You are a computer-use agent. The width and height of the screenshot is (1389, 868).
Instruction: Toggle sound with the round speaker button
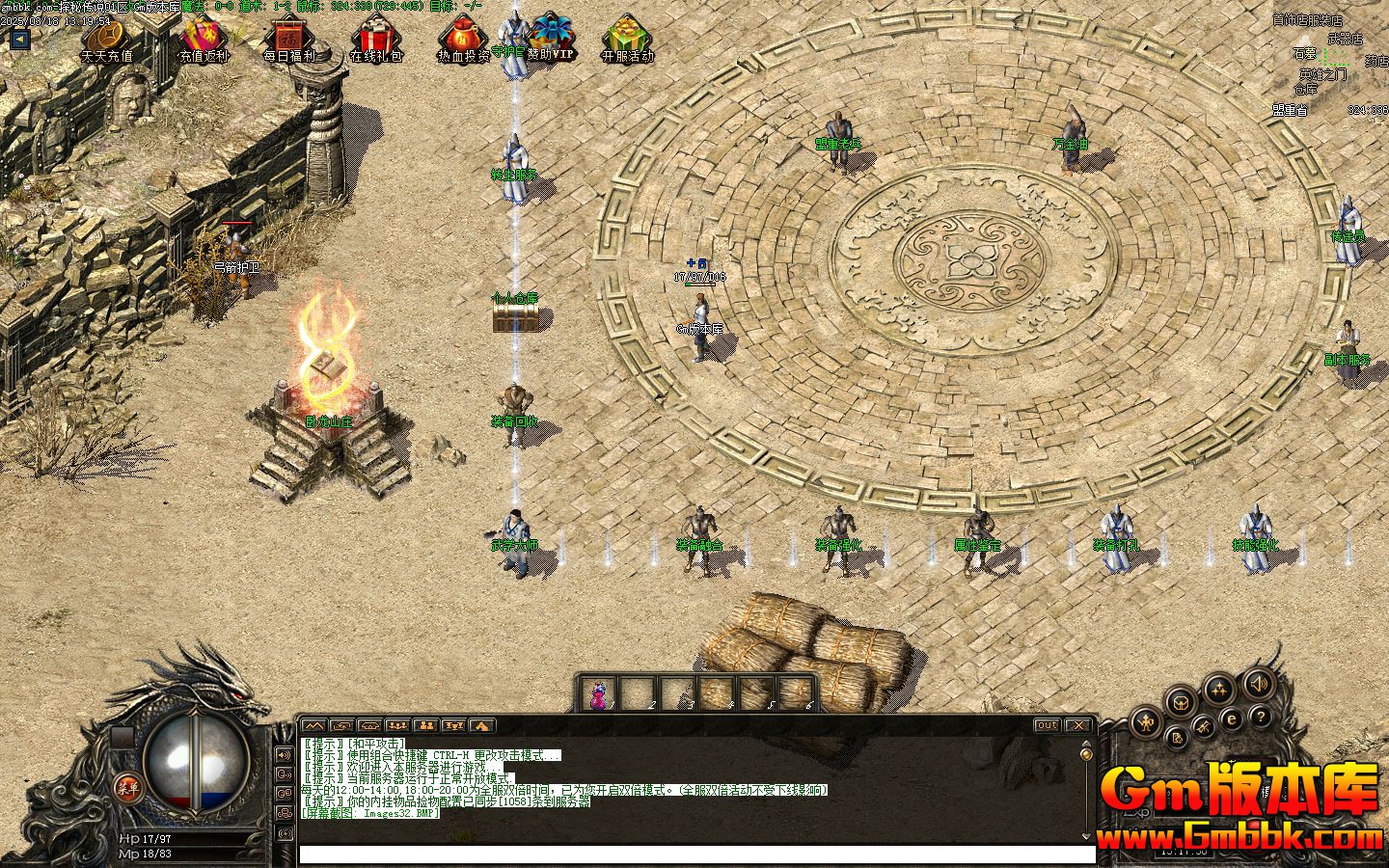coord(1257,685)
